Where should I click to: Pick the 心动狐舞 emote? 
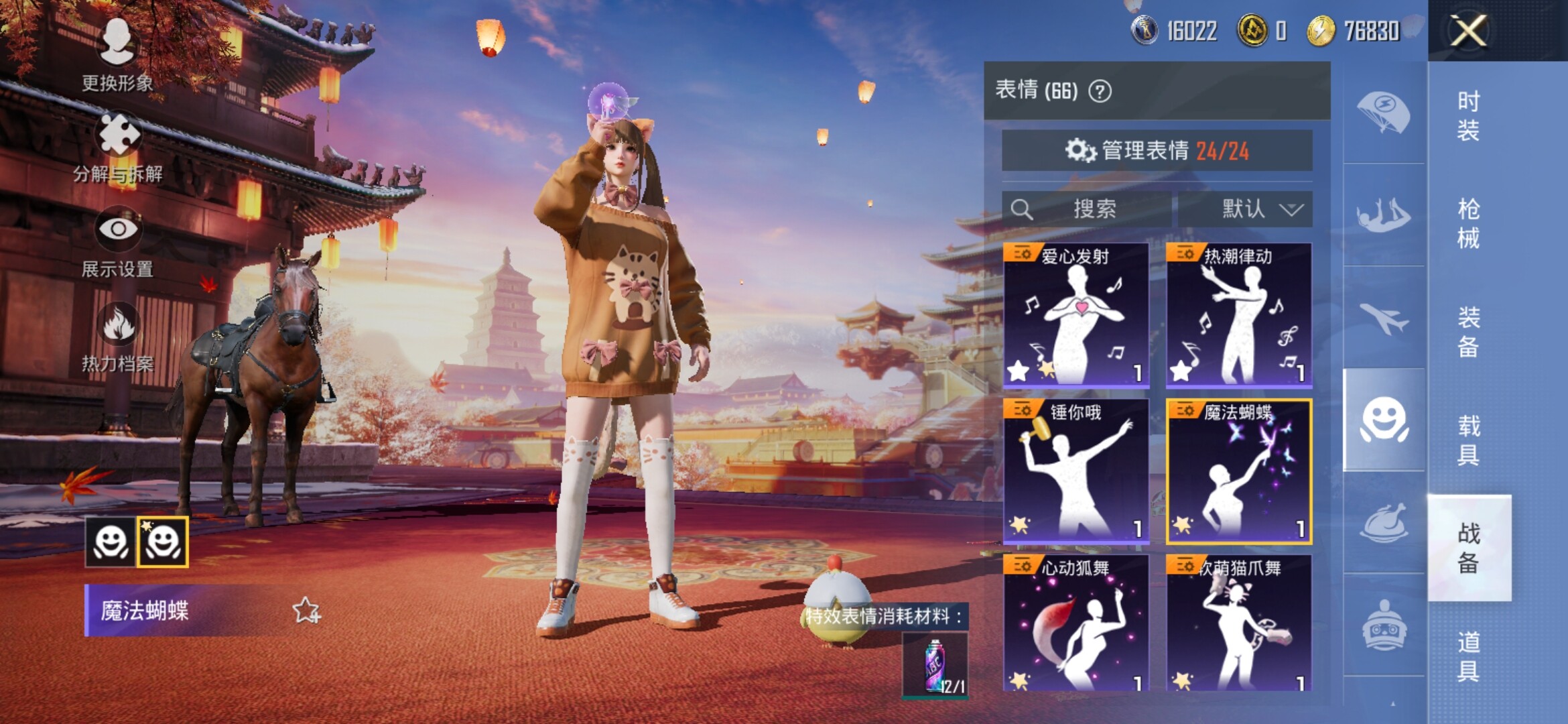[x=1076, y=622]
